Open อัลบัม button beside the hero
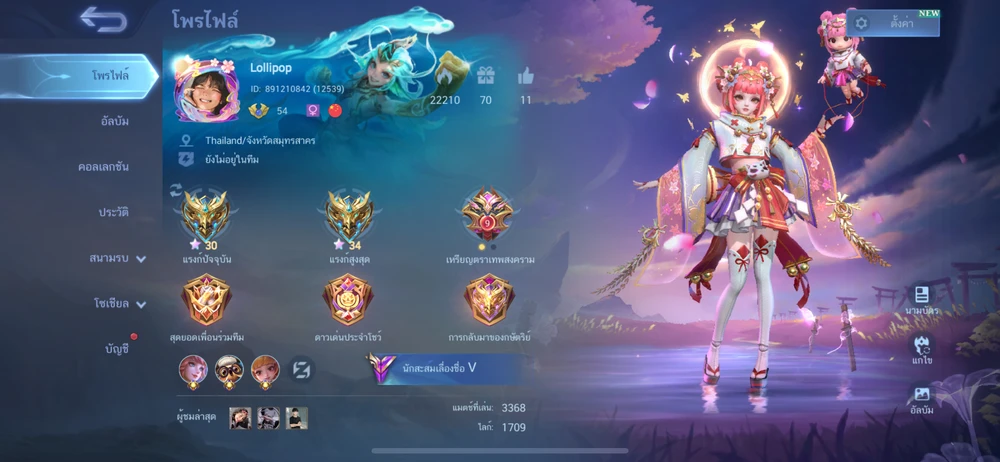Image resolution: width=1000 pixels, height=462 pixels. point(921,397)
